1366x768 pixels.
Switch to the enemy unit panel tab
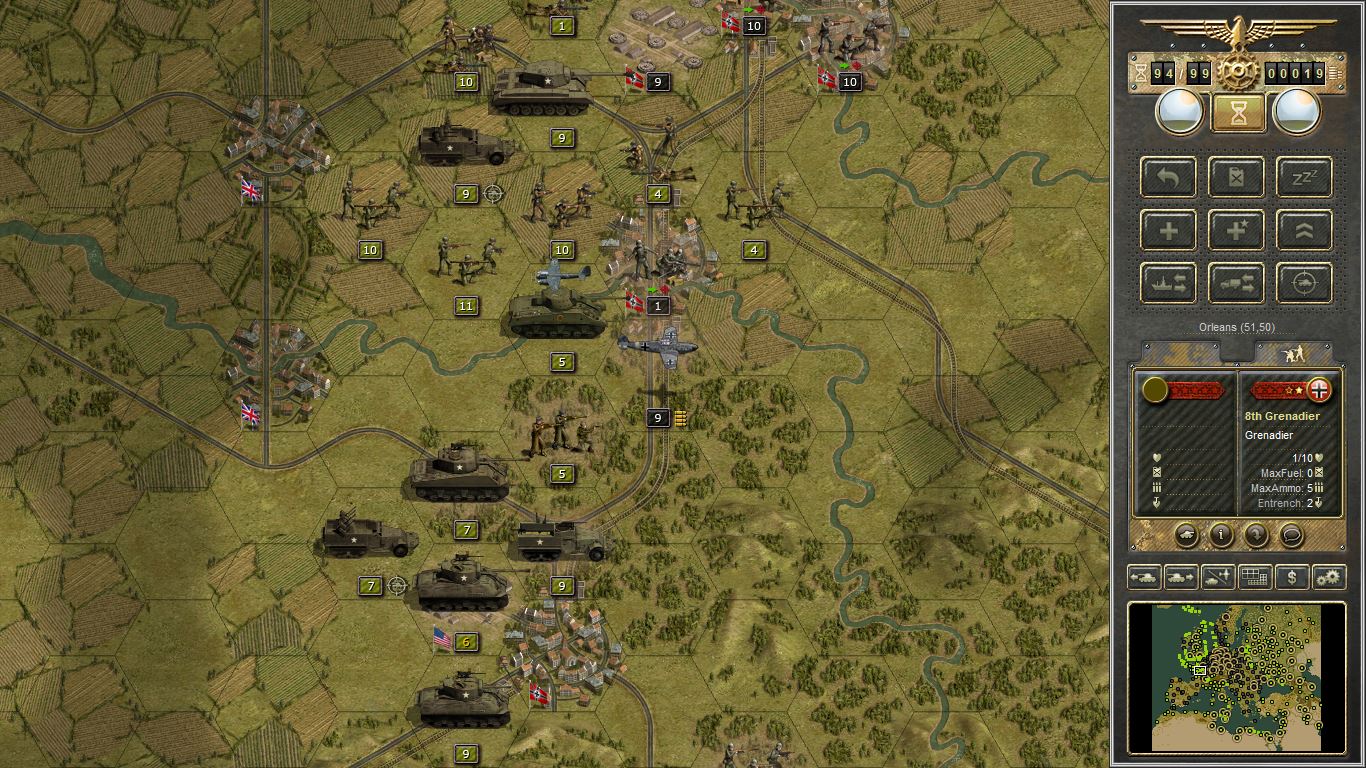click(1292, 352)
